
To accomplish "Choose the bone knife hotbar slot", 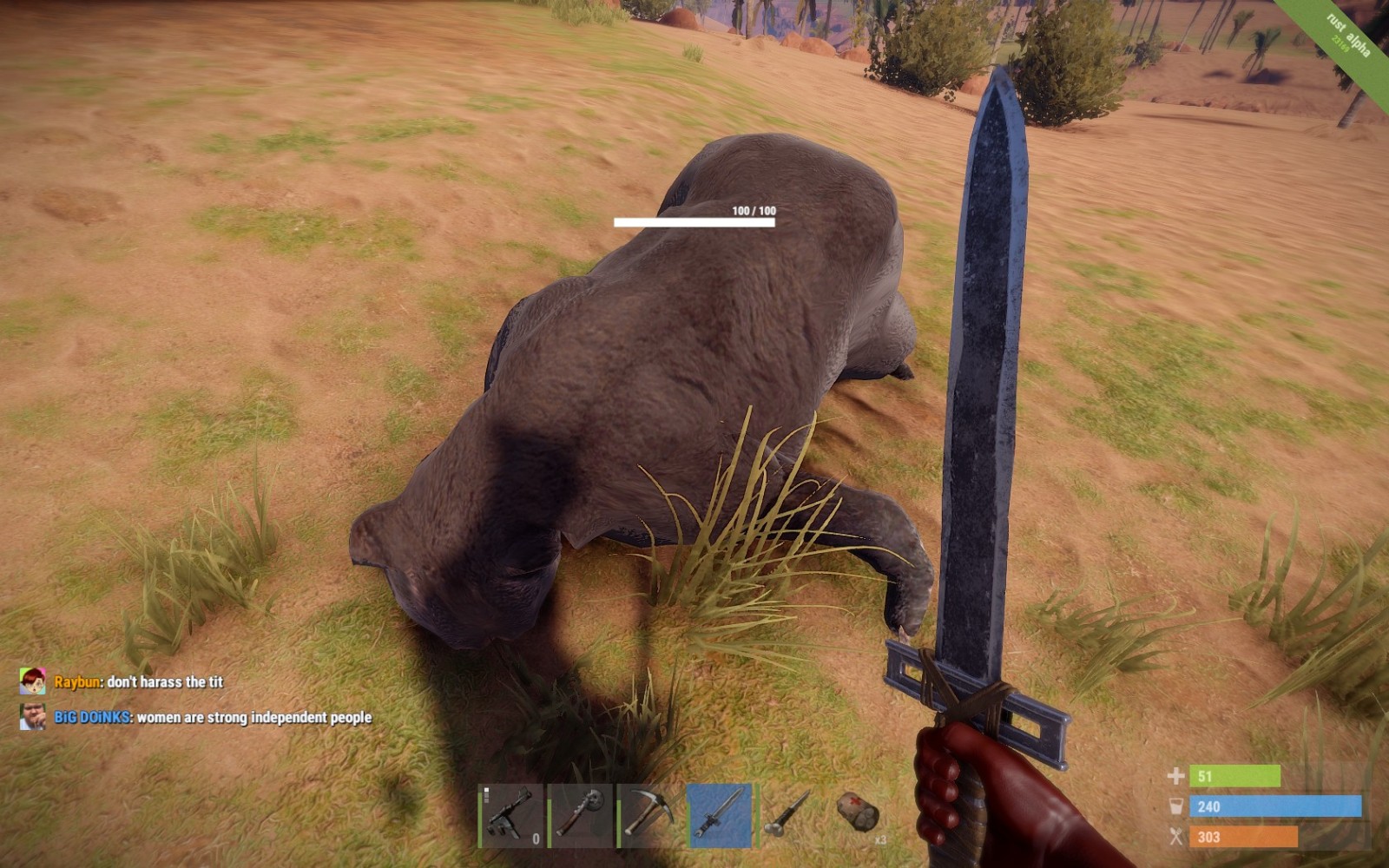I will 788,815.
